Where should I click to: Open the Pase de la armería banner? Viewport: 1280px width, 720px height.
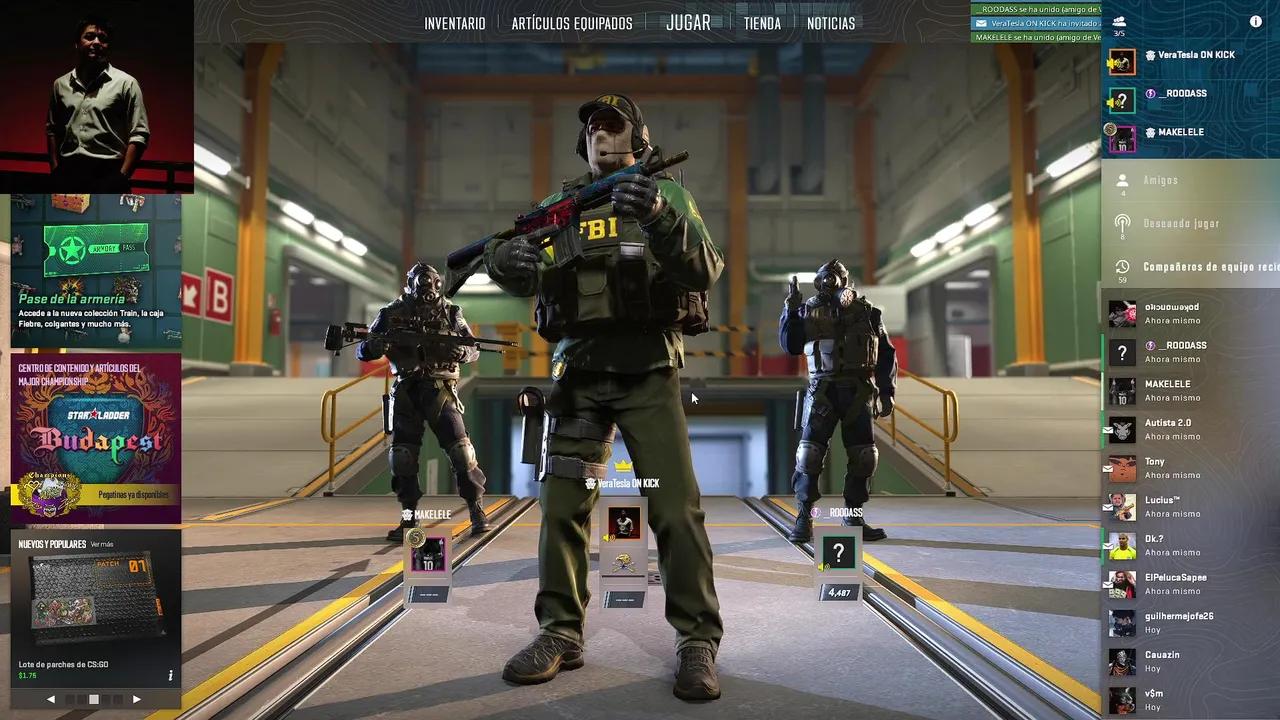coord(96,270)
